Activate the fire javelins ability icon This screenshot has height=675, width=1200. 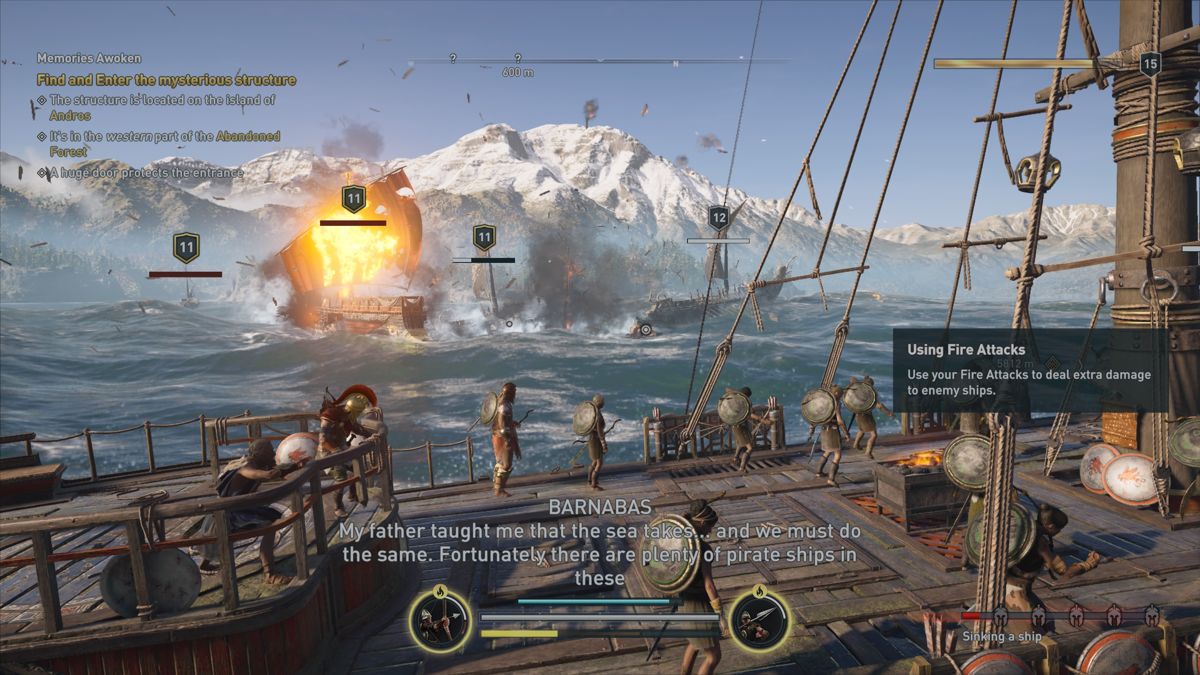coord(760,619)
